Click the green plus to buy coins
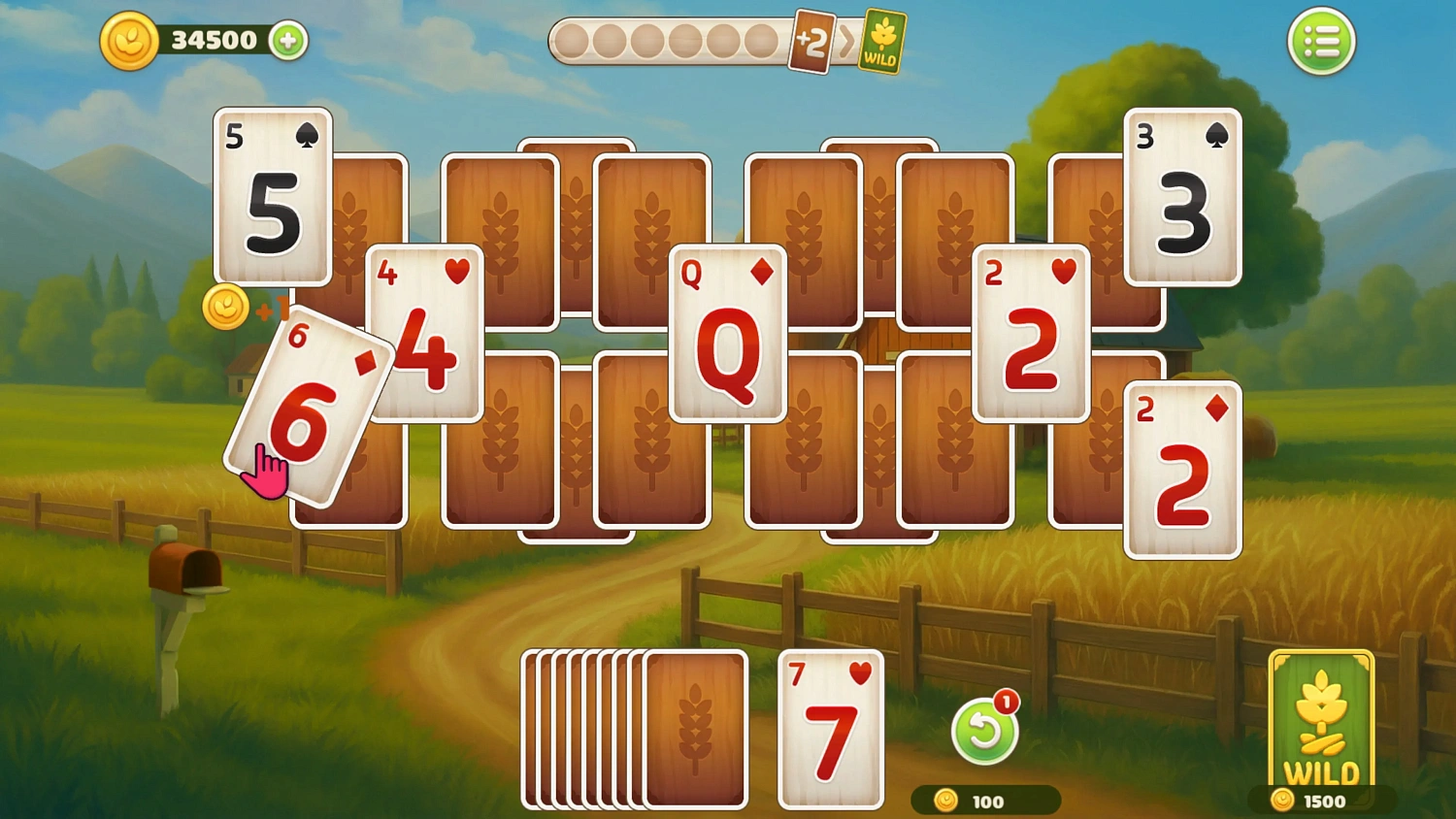The image size is (1456, 819). pos(286,41)
